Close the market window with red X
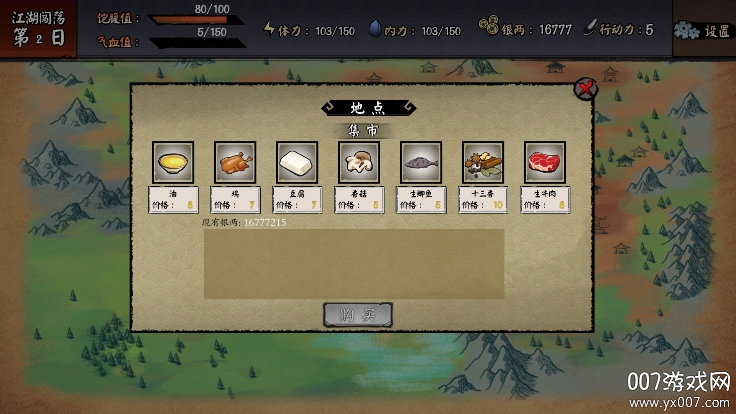The width and height of the screenshot is (736, 414). click(x=586, y=89)
